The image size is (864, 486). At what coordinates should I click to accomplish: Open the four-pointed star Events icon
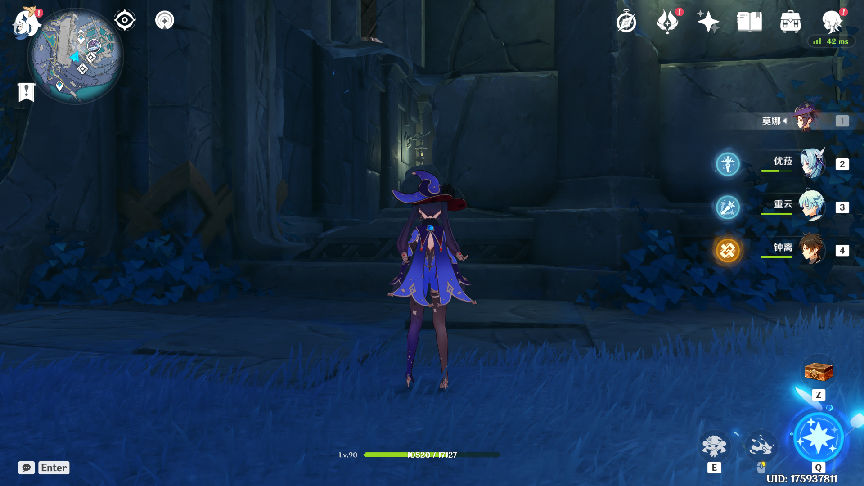click(x=708, y=22)
